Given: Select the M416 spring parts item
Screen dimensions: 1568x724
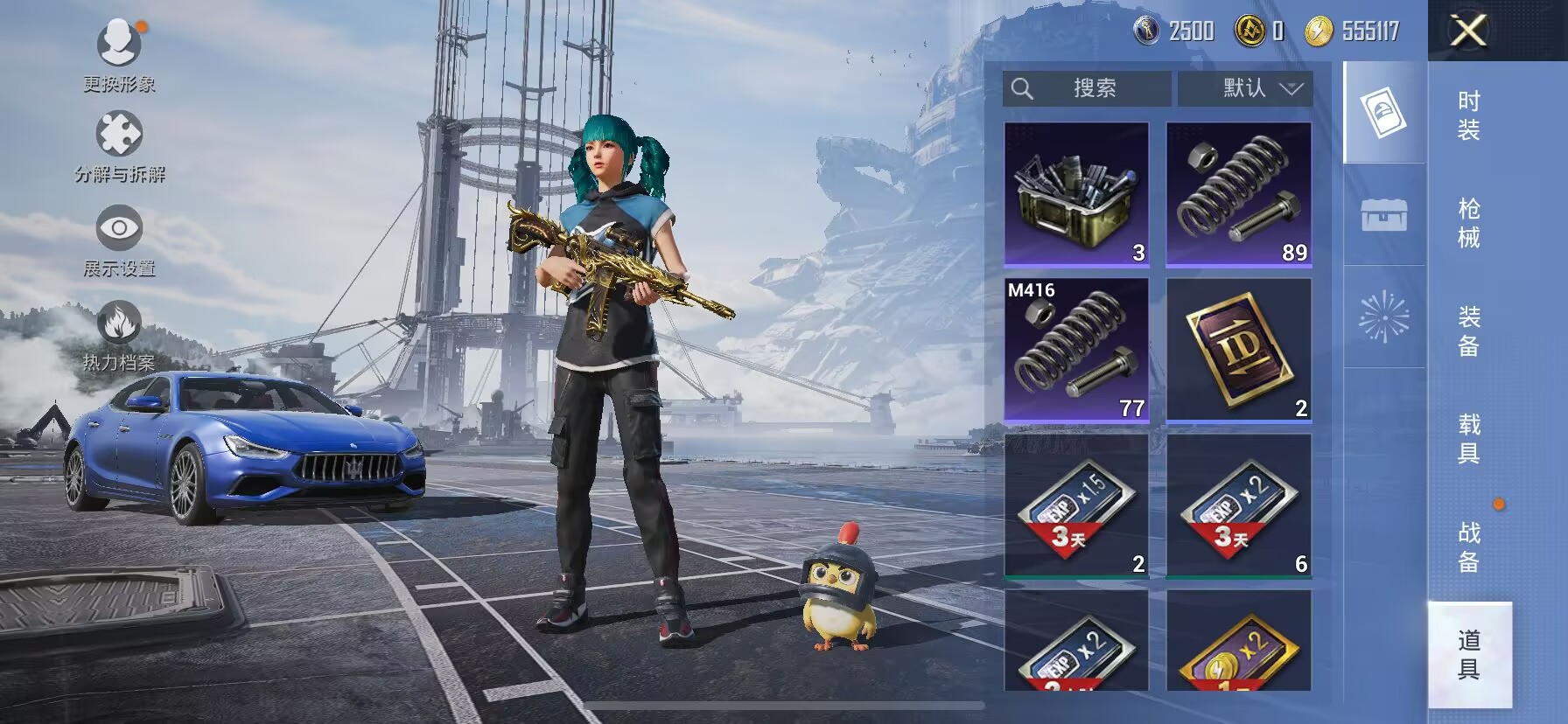Looking at the screenshot, I should click(x=1076, y=350).
